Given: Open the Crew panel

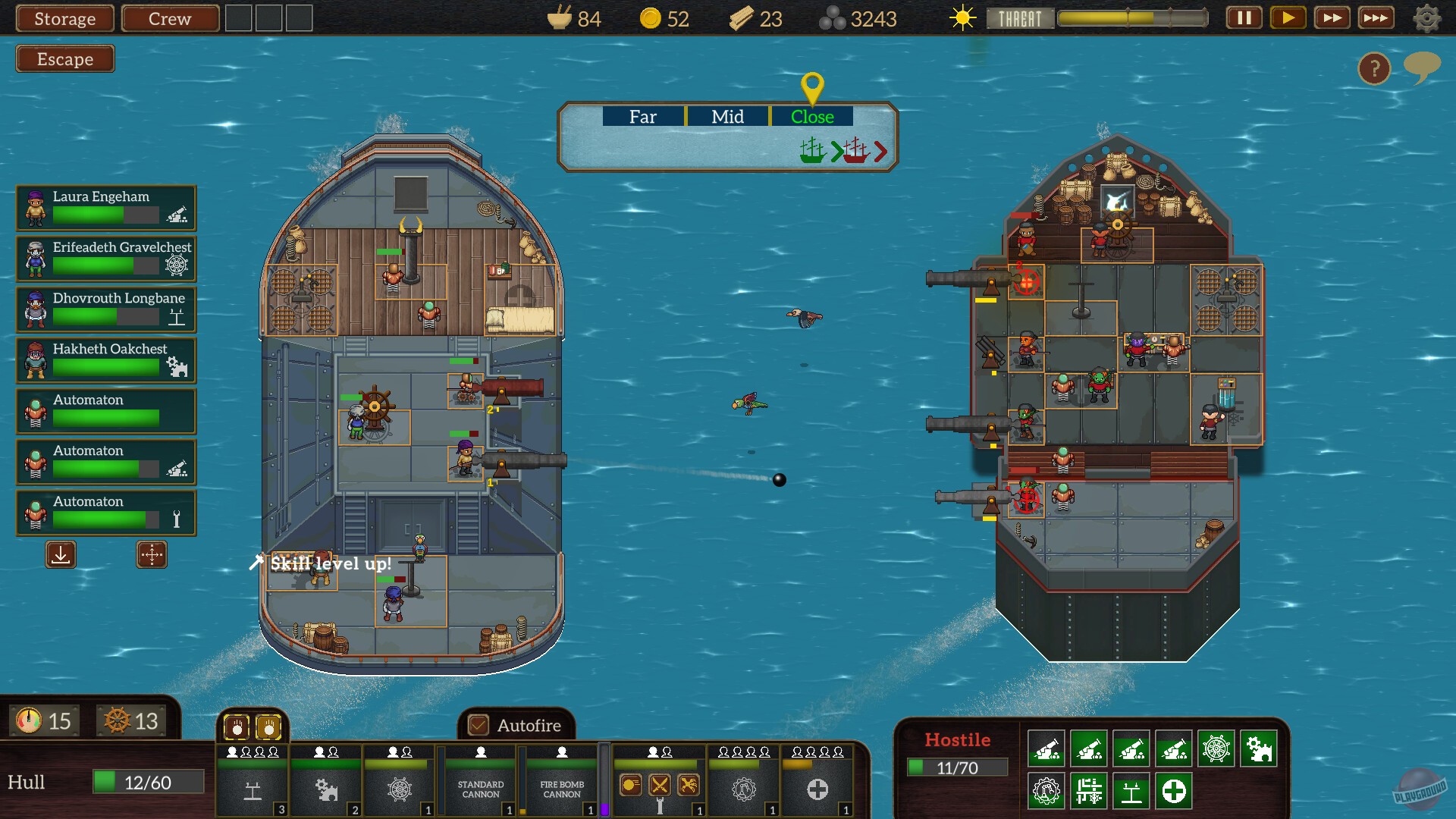Looking at the screenshot, I should point(169,18).
